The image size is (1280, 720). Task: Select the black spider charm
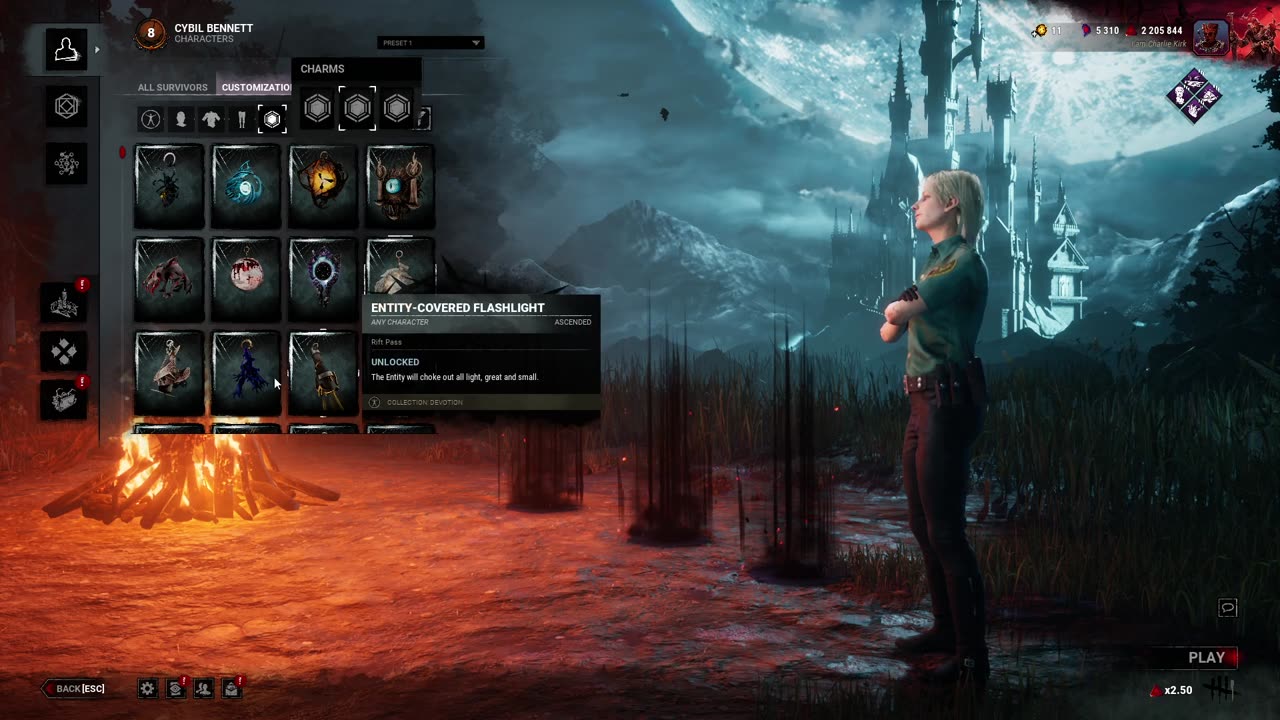169,187
